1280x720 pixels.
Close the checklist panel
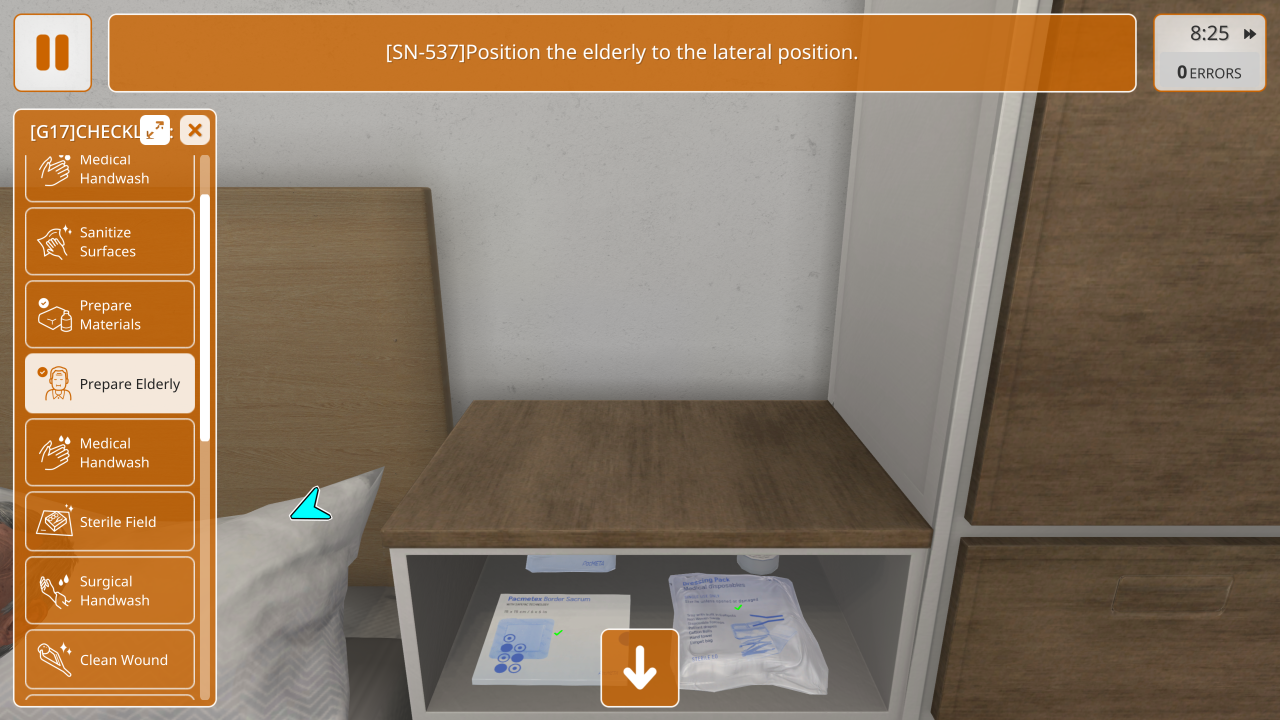tap(195, 130)
